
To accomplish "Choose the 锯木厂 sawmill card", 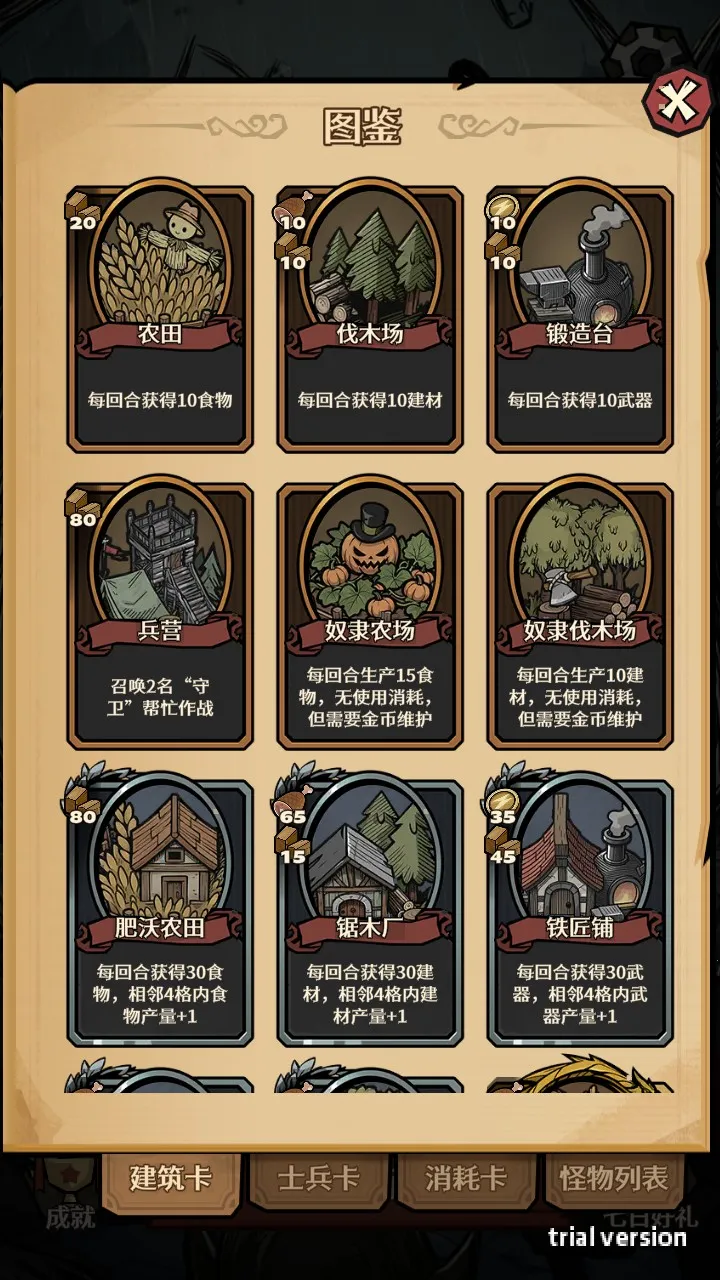I will (370, 912).
